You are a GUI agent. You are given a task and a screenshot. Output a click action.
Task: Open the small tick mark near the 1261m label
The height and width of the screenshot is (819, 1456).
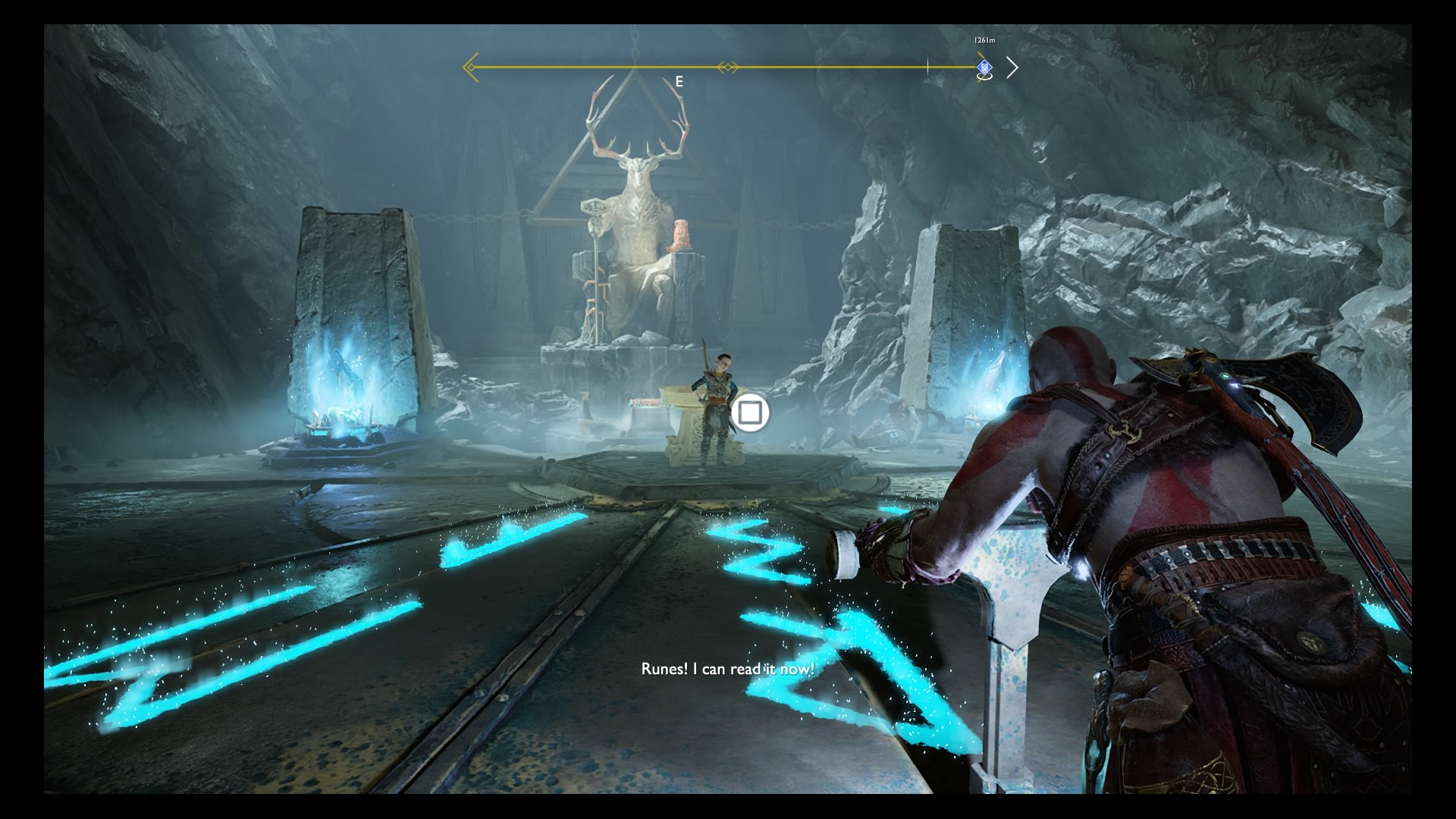(927, 67)
